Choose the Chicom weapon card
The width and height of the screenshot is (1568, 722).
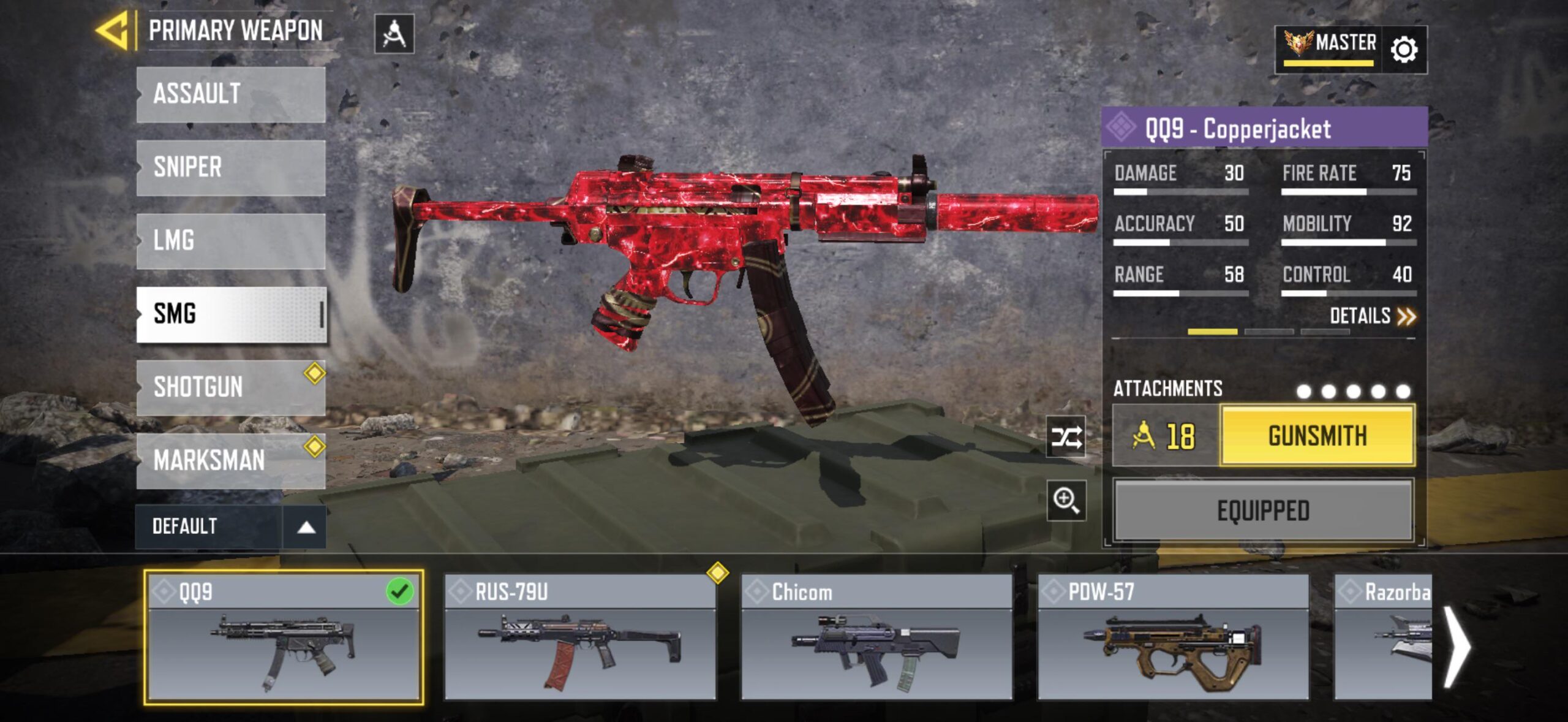(876, 637)
